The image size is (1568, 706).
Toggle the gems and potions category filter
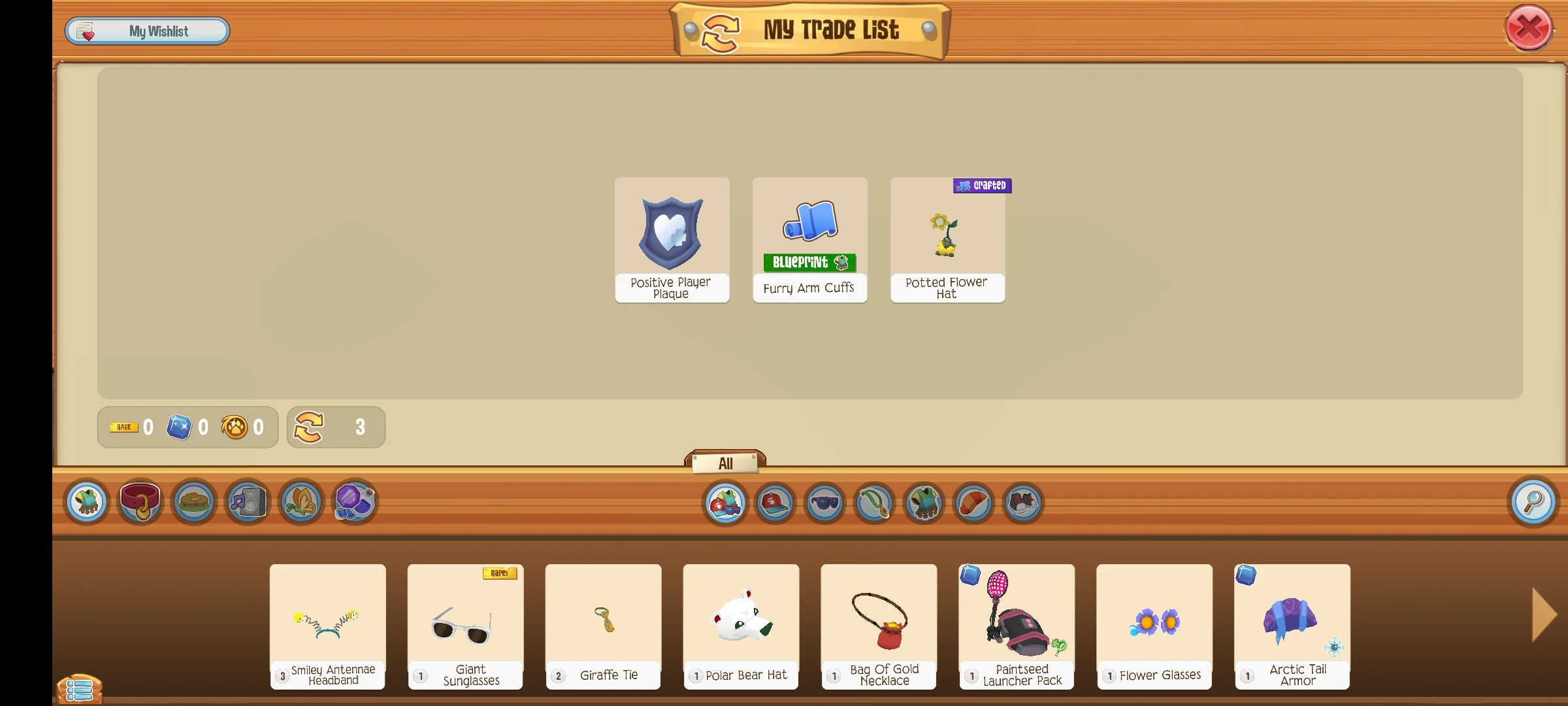[x=353, y=502]
